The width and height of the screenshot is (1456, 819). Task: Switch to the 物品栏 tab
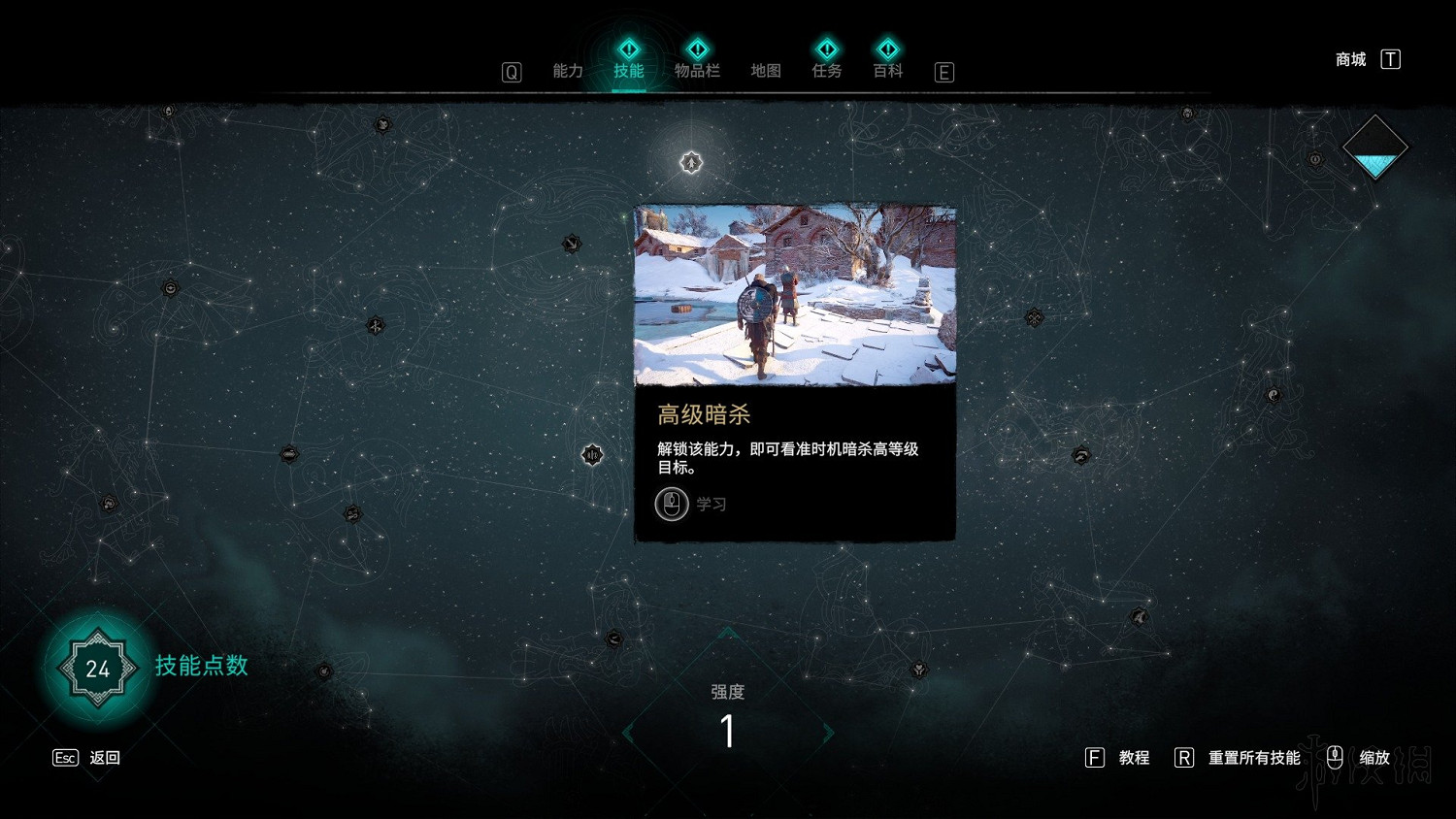(697, 70)
